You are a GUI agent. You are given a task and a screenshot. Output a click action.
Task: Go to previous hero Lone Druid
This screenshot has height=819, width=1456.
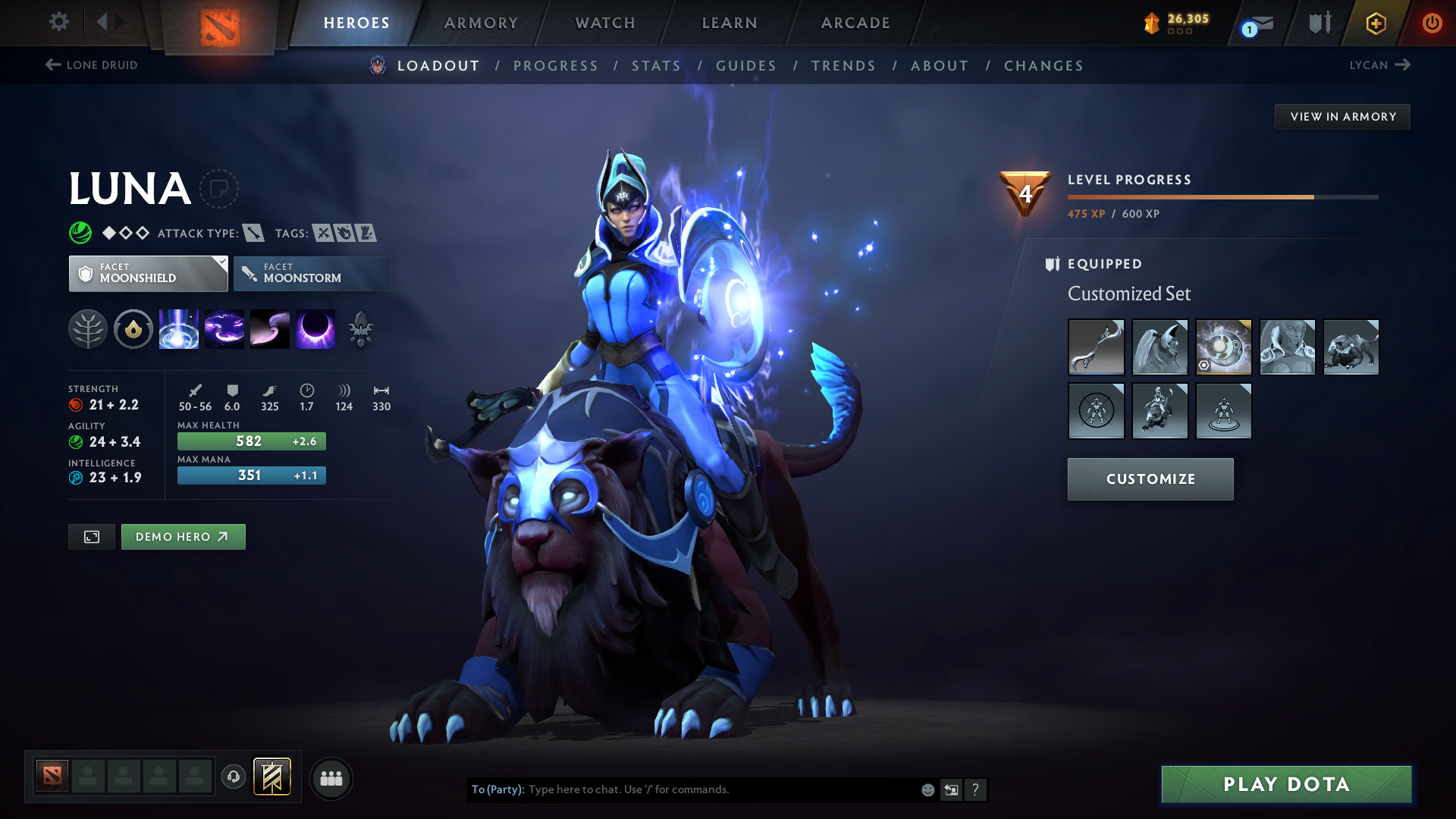92,65
